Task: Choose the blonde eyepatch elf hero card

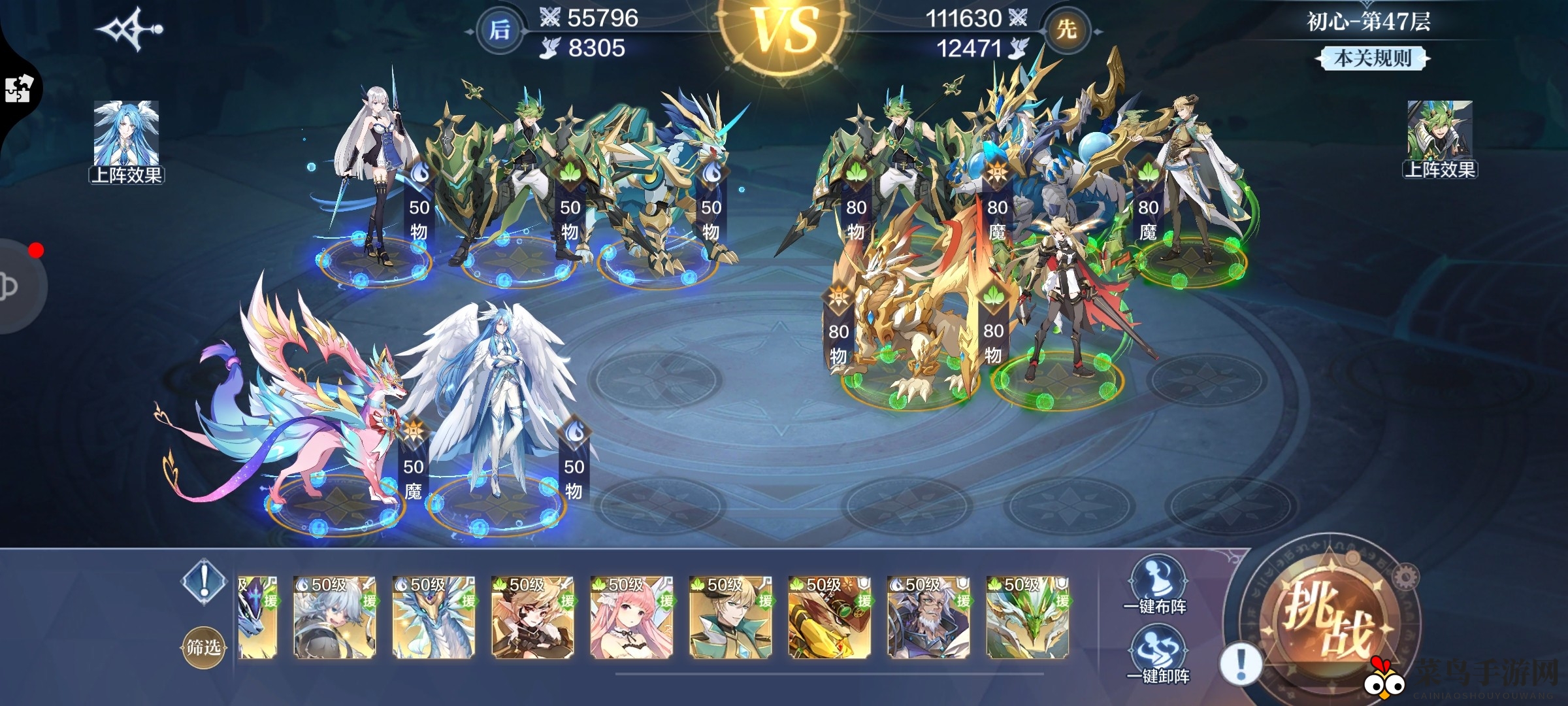Action: tap(532, 617)
